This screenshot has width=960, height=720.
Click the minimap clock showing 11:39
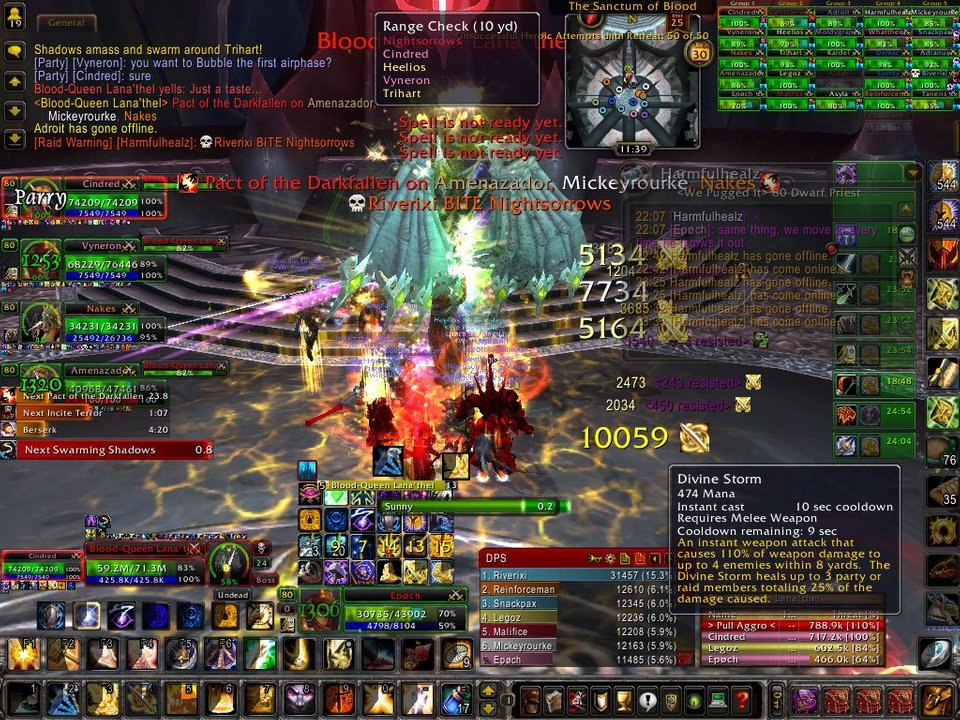632,149
